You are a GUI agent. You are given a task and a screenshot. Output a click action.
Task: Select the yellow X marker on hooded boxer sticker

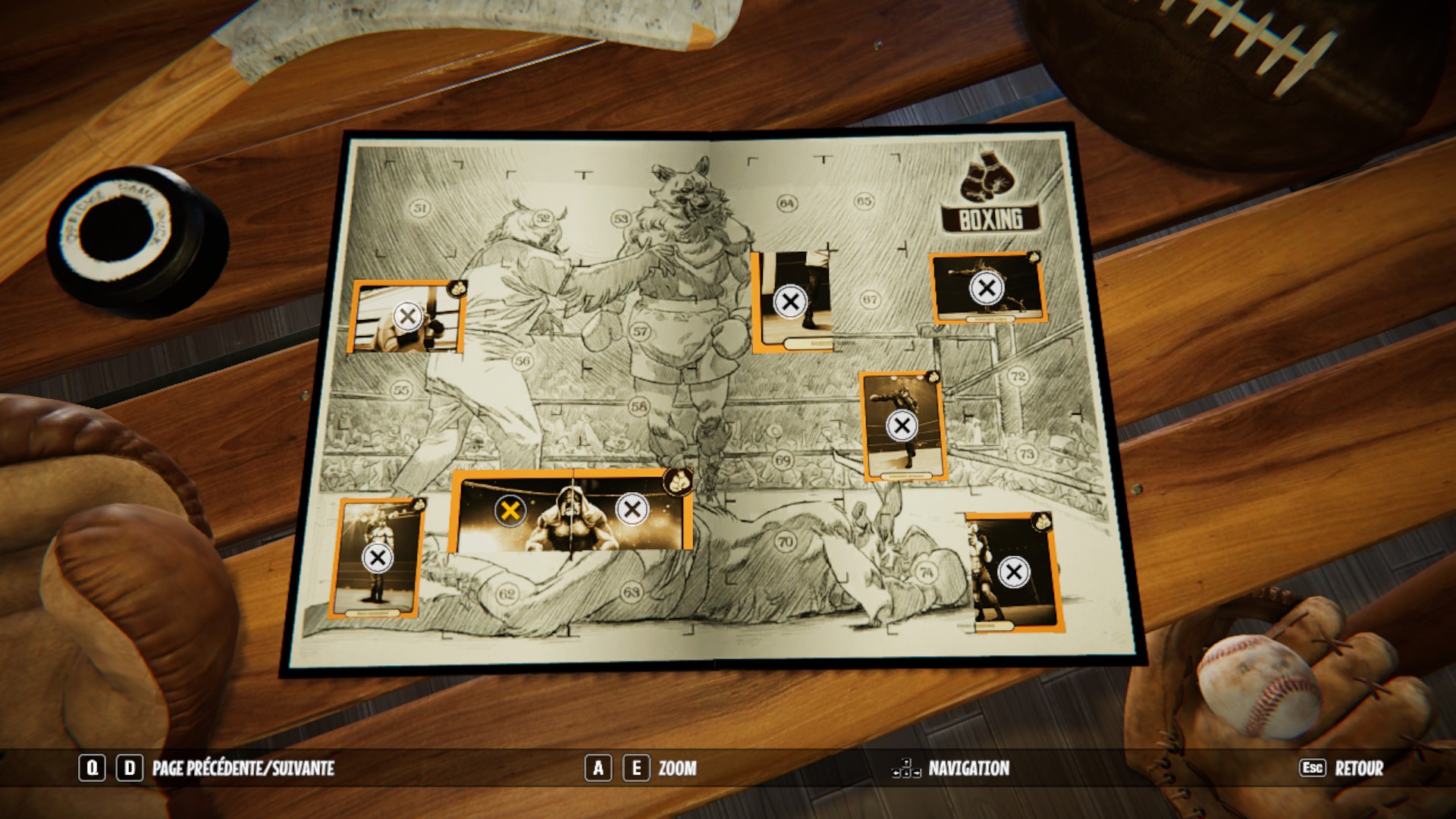[x=510, y=510]
